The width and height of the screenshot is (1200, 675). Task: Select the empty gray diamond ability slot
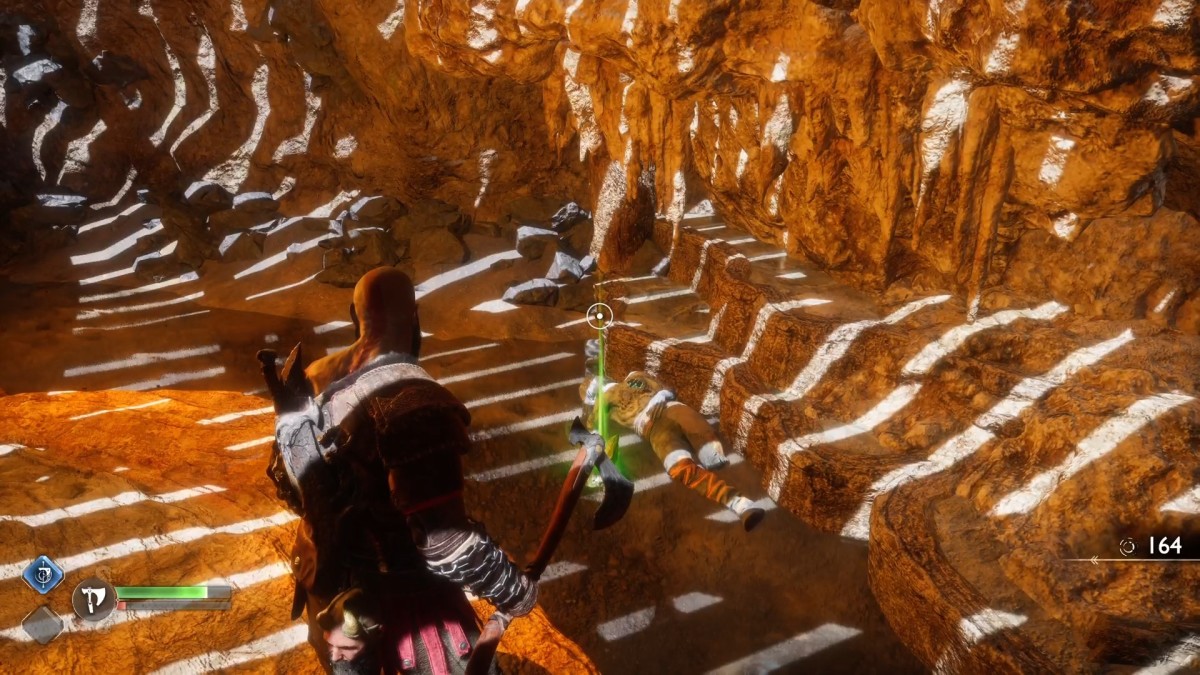[x=43, y=624]
